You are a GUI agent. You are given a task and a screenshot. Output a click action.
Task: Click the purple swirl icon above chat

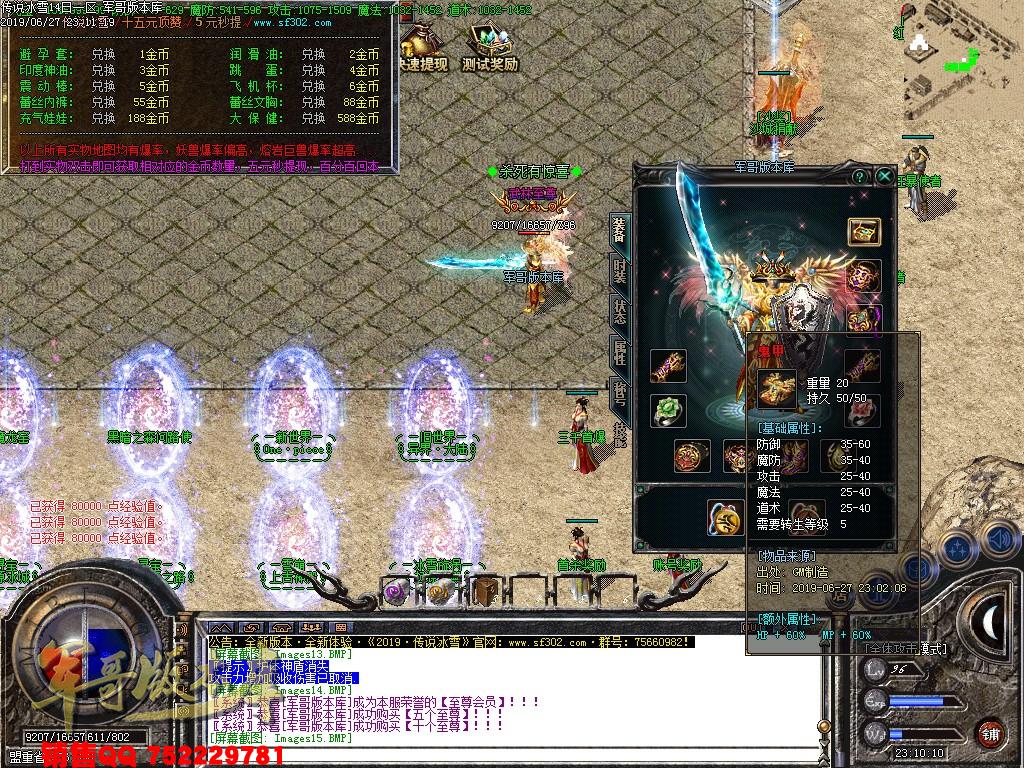click(x=395, y=592)
